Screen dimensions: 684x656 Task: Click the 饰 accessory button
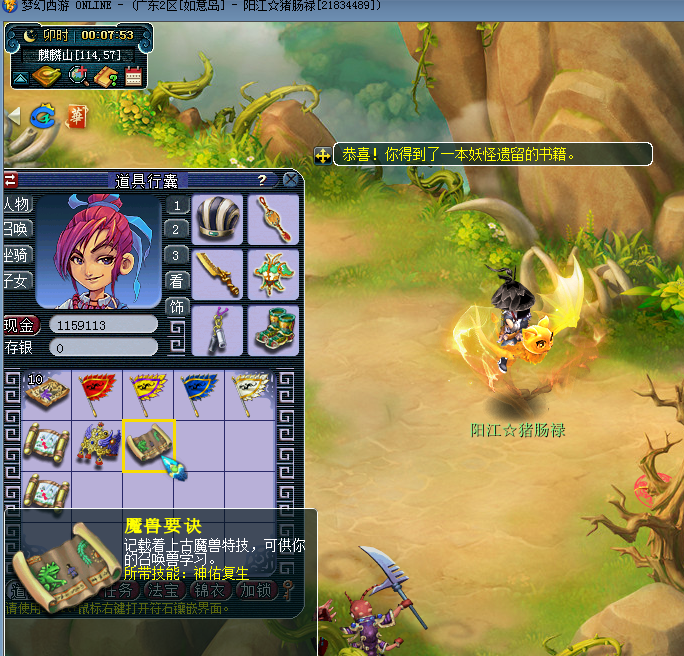coord(176,306)
